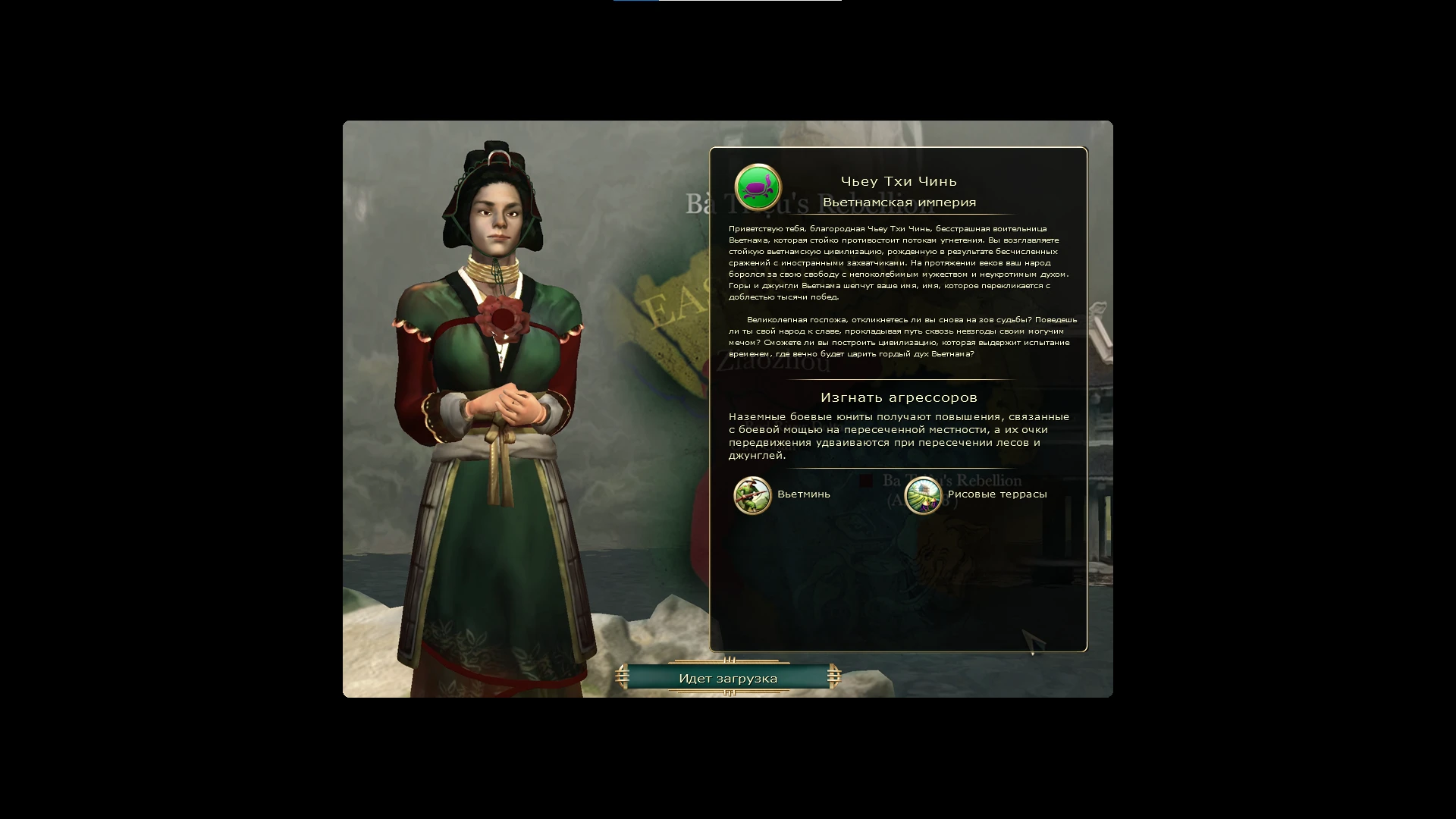The image size is (1456, 819).
Task: Click the leader portrait of Чьеу Тхи Чинь
Action: click(x=493, y=379)
